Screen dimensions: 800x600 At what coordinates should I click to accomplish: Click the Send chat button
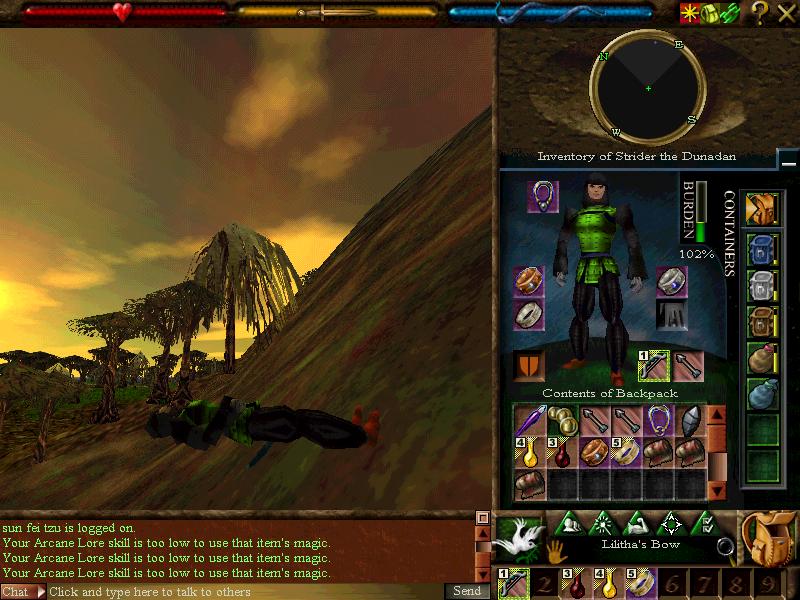tap(465, 592)
